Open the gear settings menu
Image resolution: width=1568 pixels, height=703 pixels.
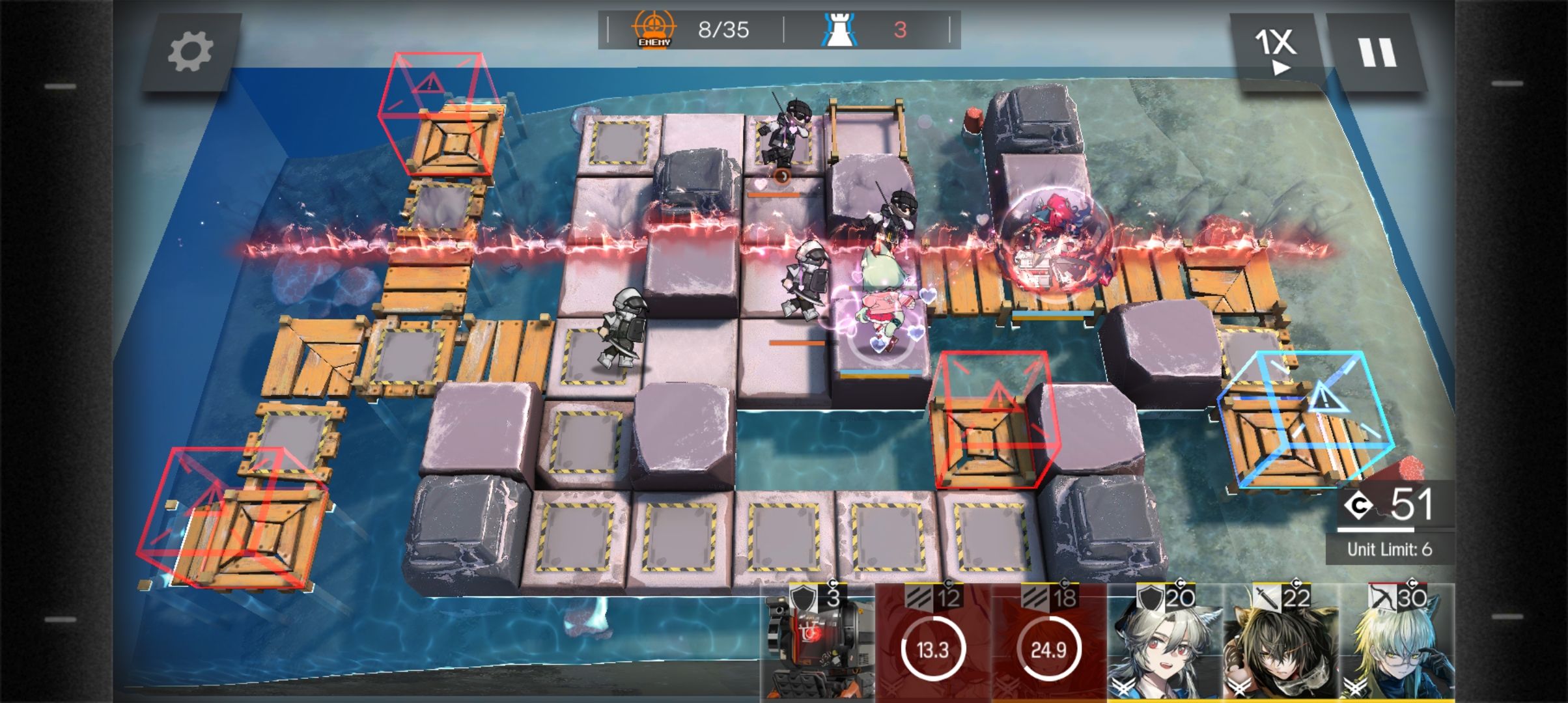pos(190,52)
